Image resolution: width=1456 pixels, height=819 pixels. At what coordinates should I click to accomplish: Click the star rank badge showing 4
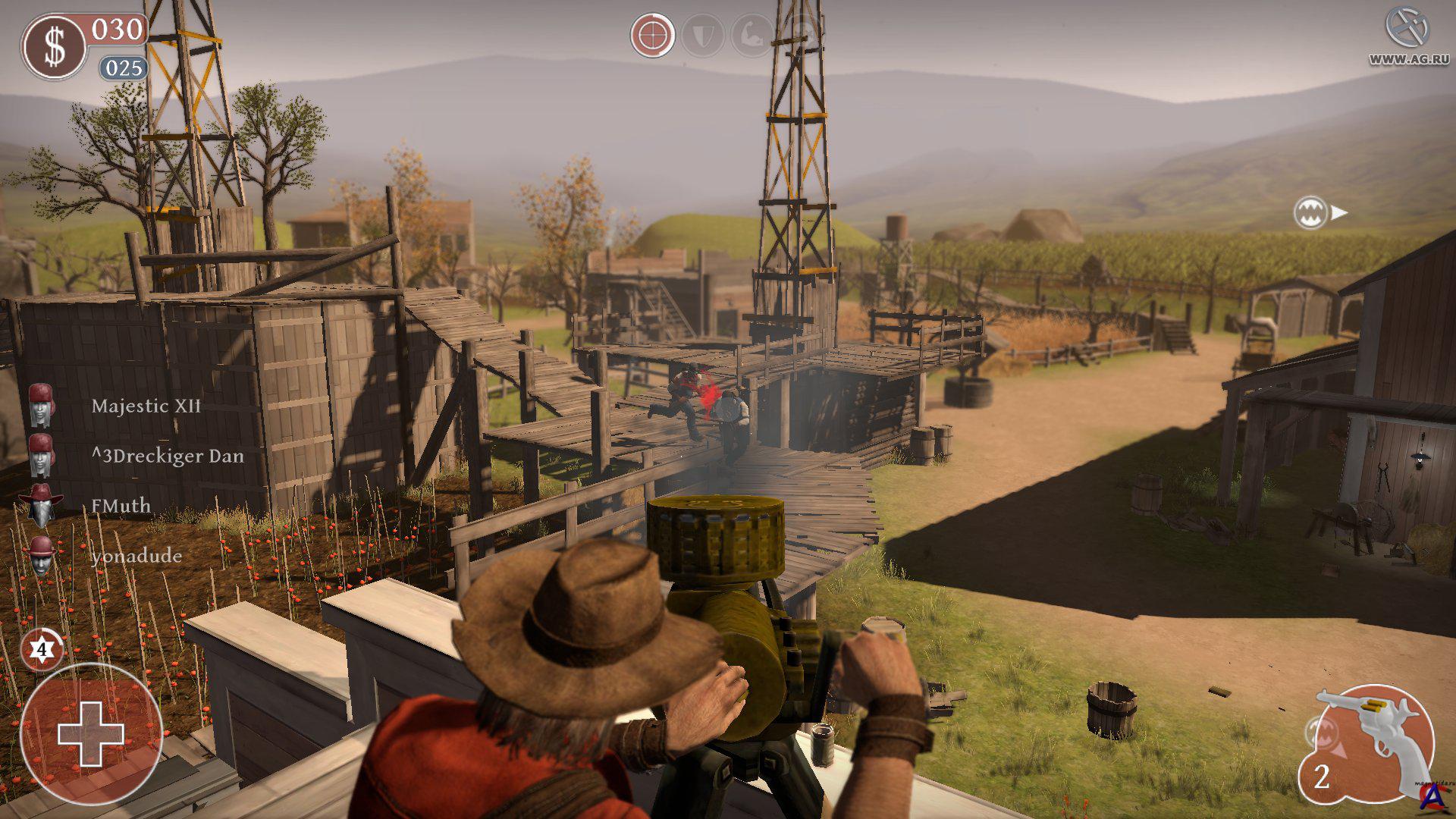(x=42, y=650)
